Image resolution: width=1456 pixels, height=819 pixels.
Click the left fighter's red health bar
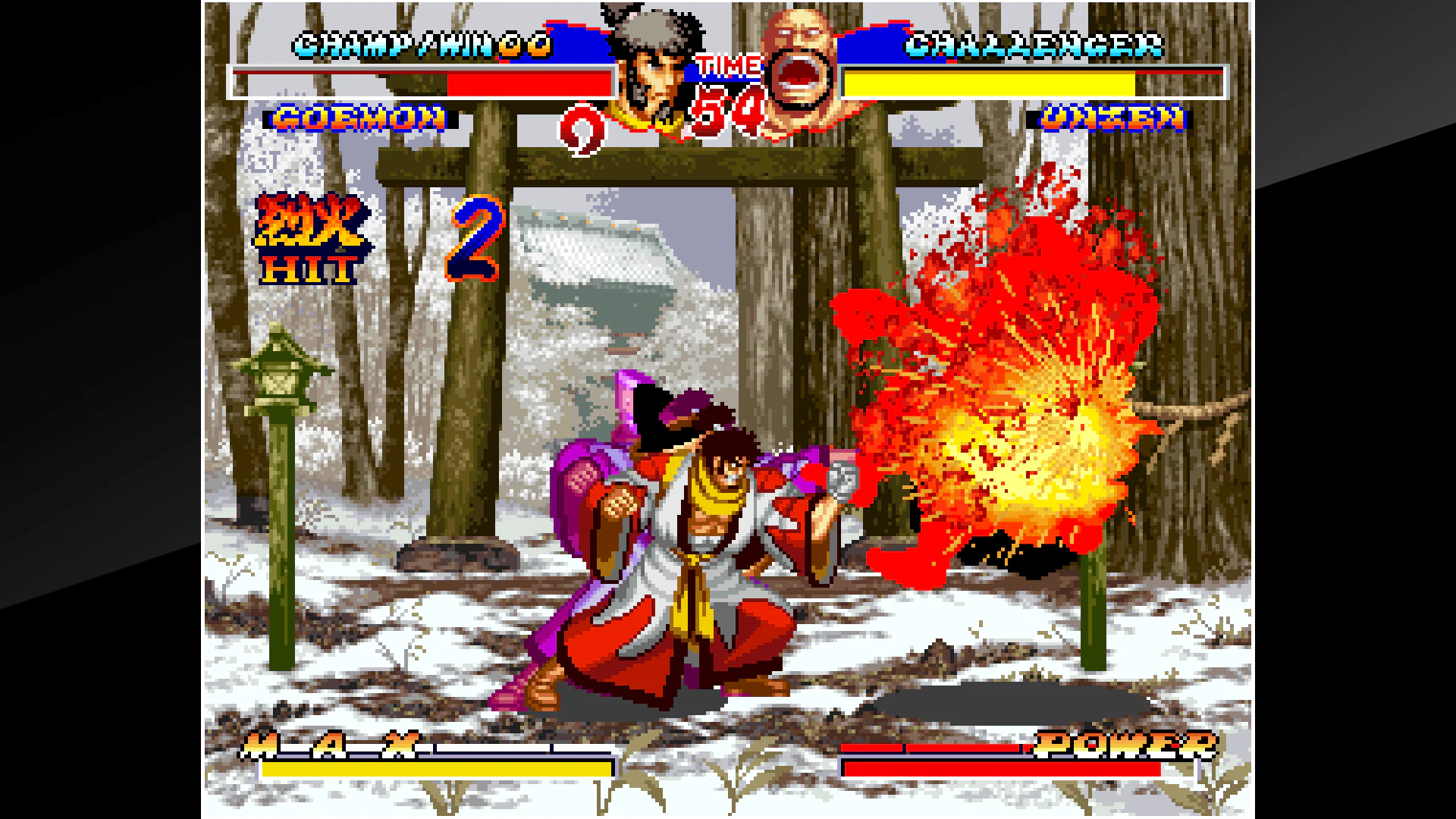point(531,80)
